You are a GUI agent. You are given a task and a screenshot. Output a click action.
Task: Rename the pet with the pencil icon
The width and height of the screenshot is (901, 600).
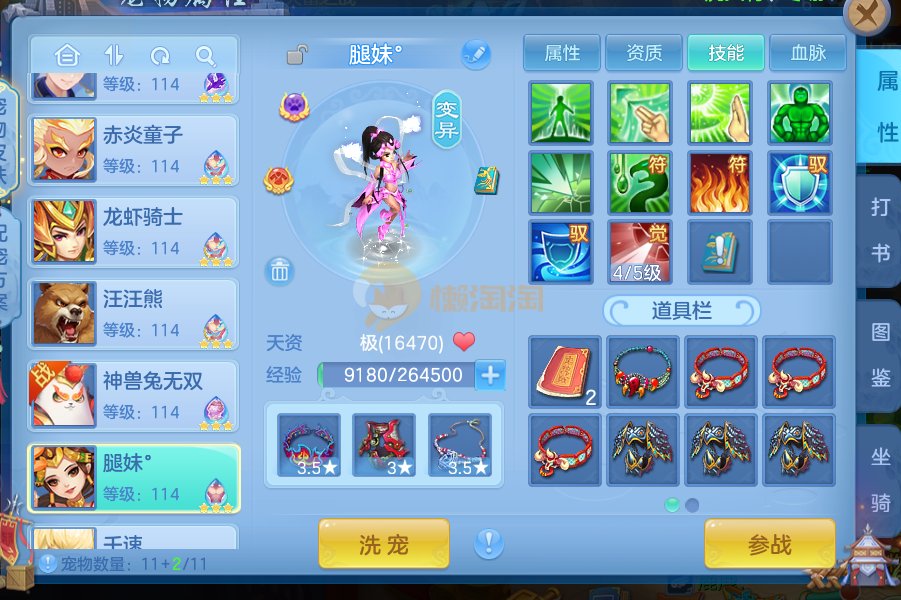pos(476,54)
